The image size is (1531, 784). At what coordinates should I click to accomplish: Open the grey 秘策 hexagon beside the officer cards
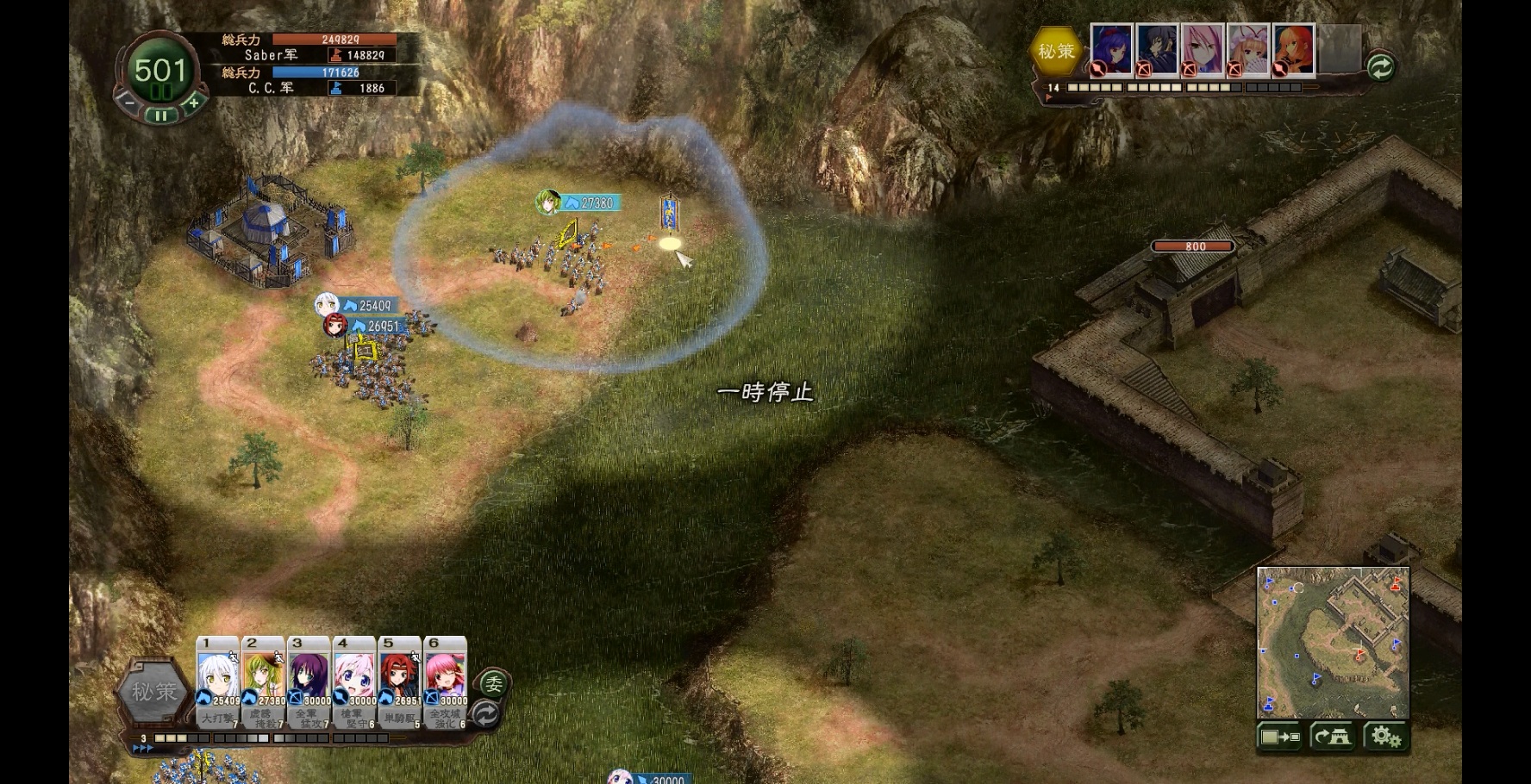[x=153, y=692]
